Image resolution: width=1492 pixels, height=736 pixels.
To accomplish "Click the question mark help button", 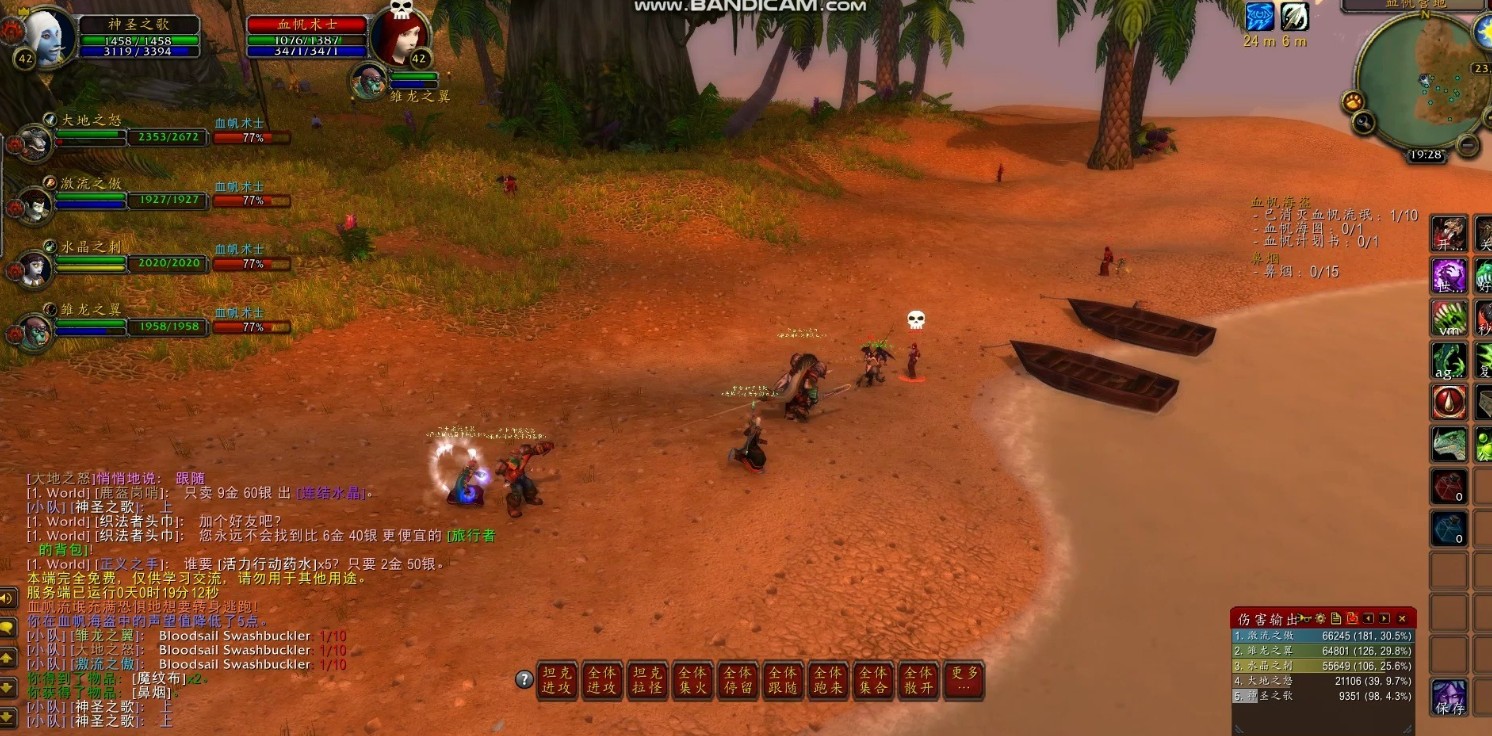I will pos(524,680).
